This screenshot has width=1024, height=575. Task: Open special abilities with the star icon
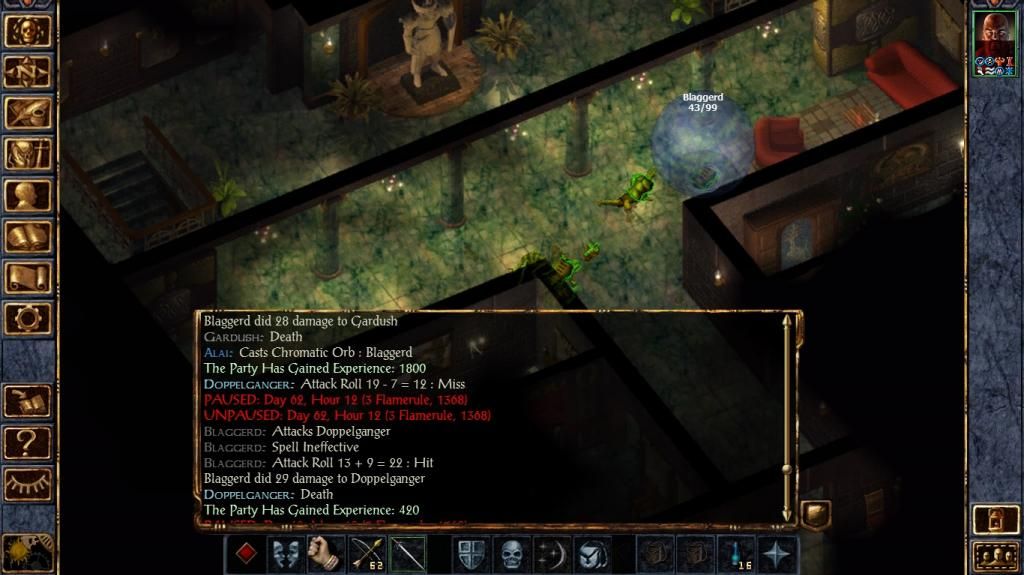[x=779, y=554]
